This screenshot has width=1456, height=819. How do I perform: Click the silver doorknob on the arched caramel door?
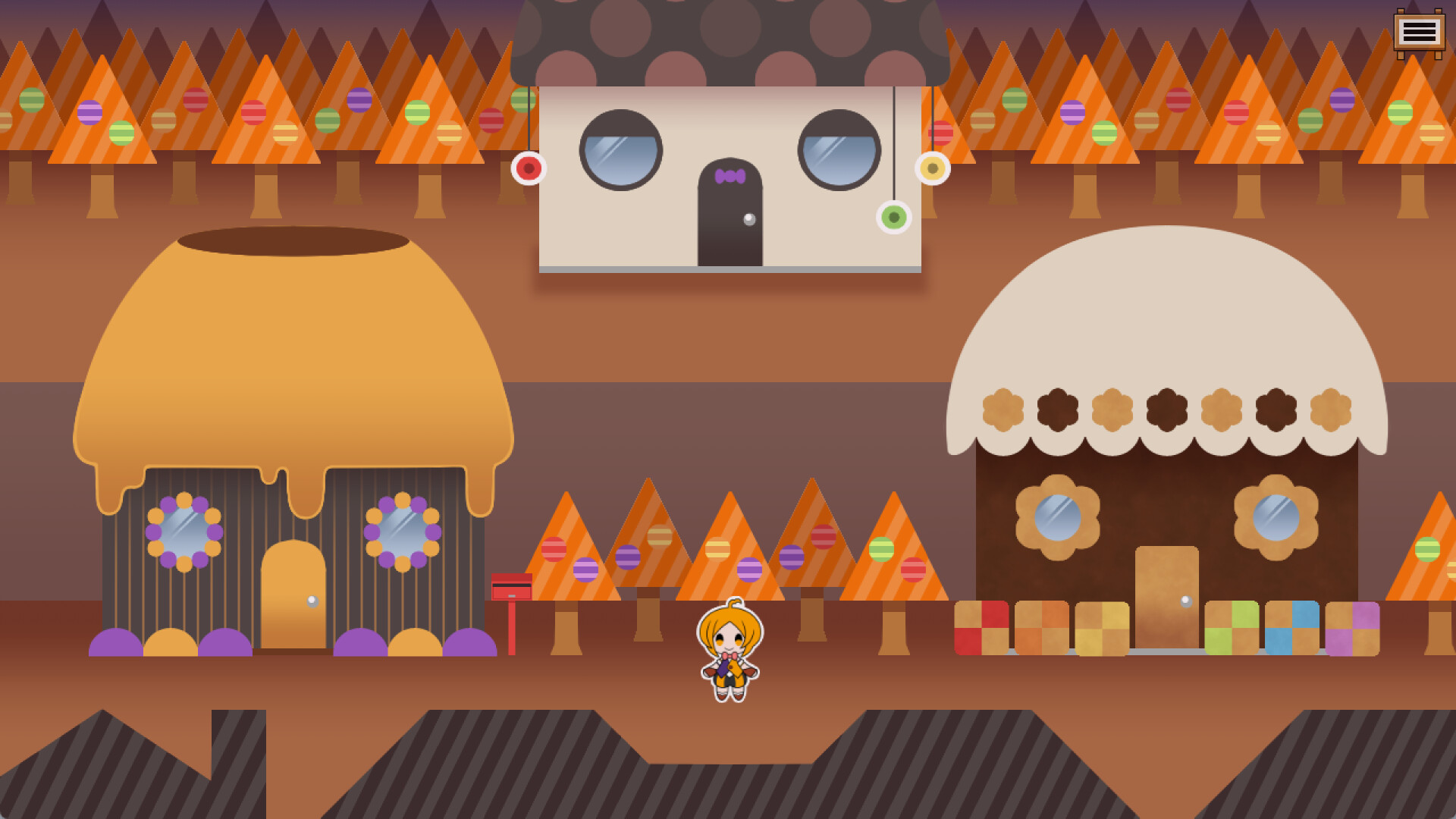[x=312, y=601]
